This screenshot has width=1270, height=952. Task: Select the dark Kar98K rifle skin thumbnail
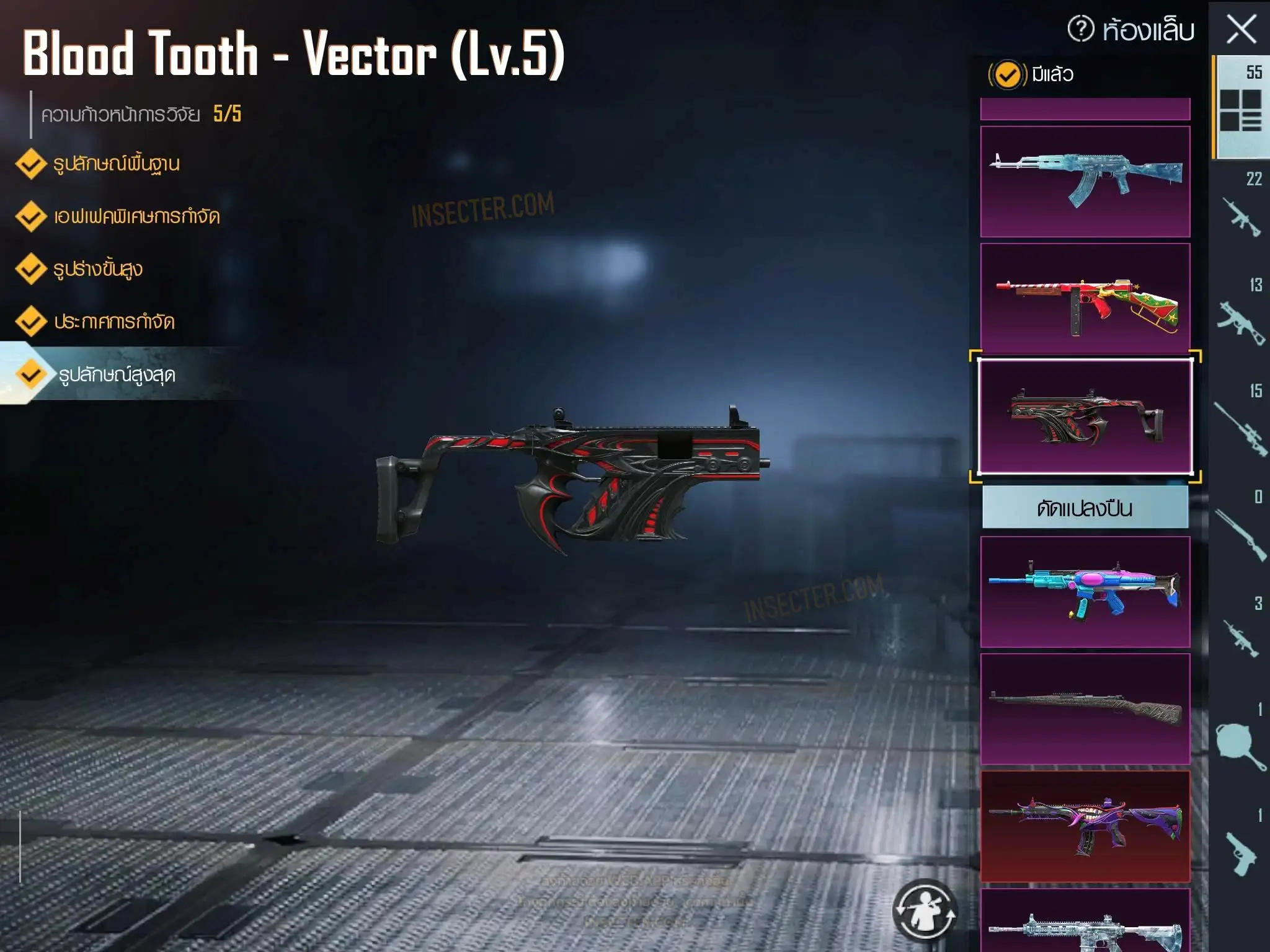pyautogui.click(x=1085, y=709)
